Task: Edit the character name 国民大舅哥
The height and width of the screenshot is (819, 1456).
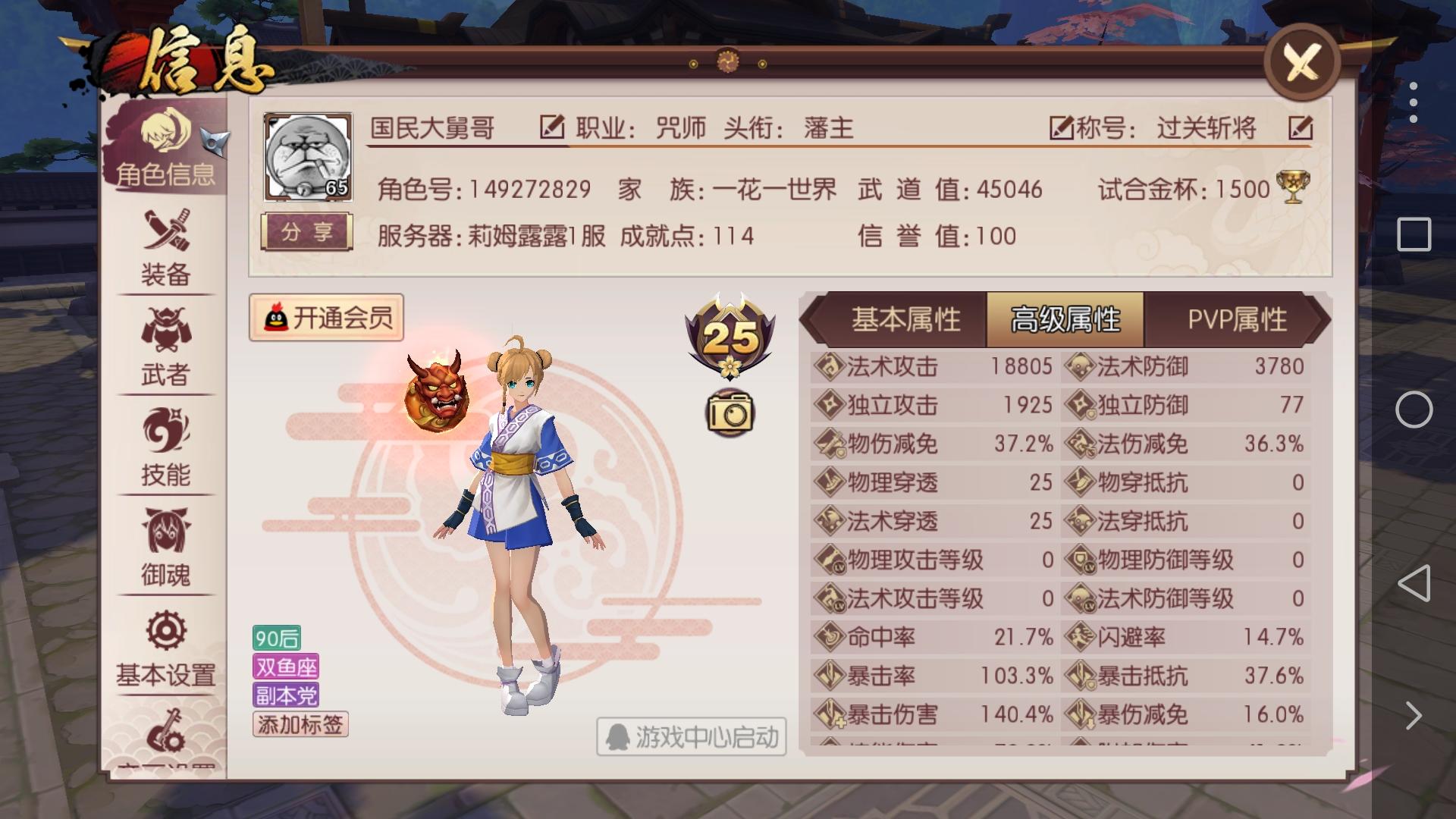Action: tap(552, 127)
